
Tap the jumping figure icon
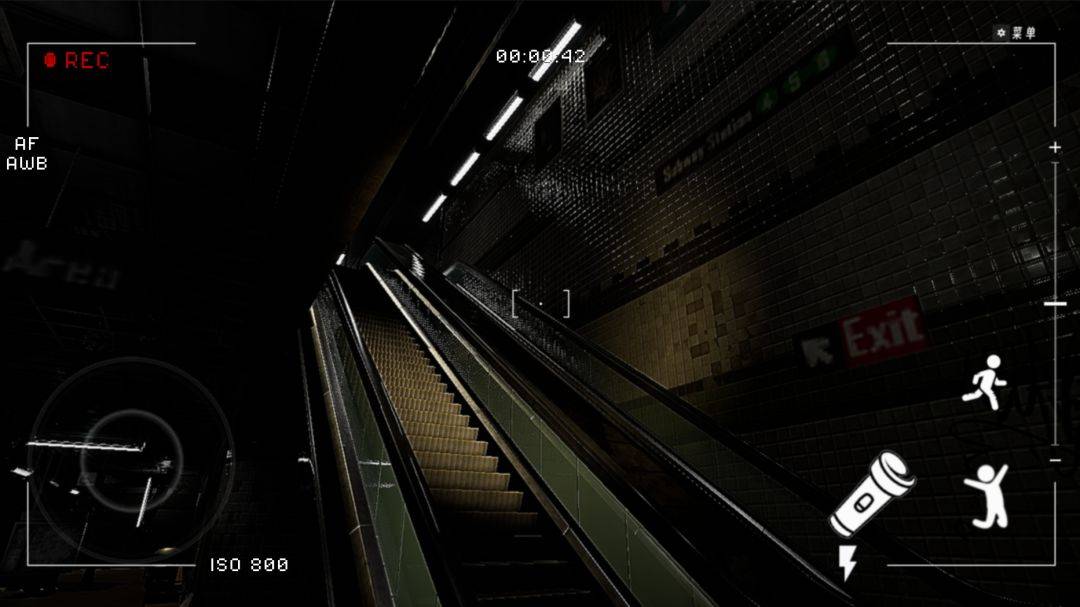(986, 495)
